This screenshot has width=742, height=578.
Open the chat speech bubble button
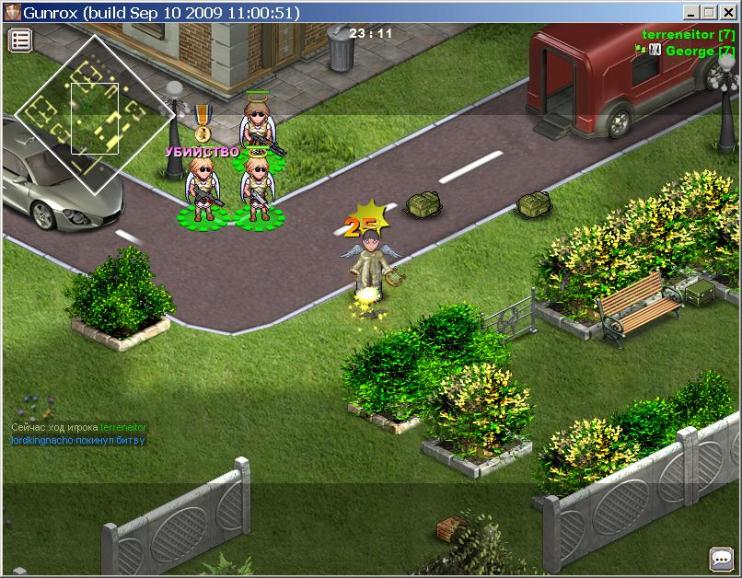point(721,558)
